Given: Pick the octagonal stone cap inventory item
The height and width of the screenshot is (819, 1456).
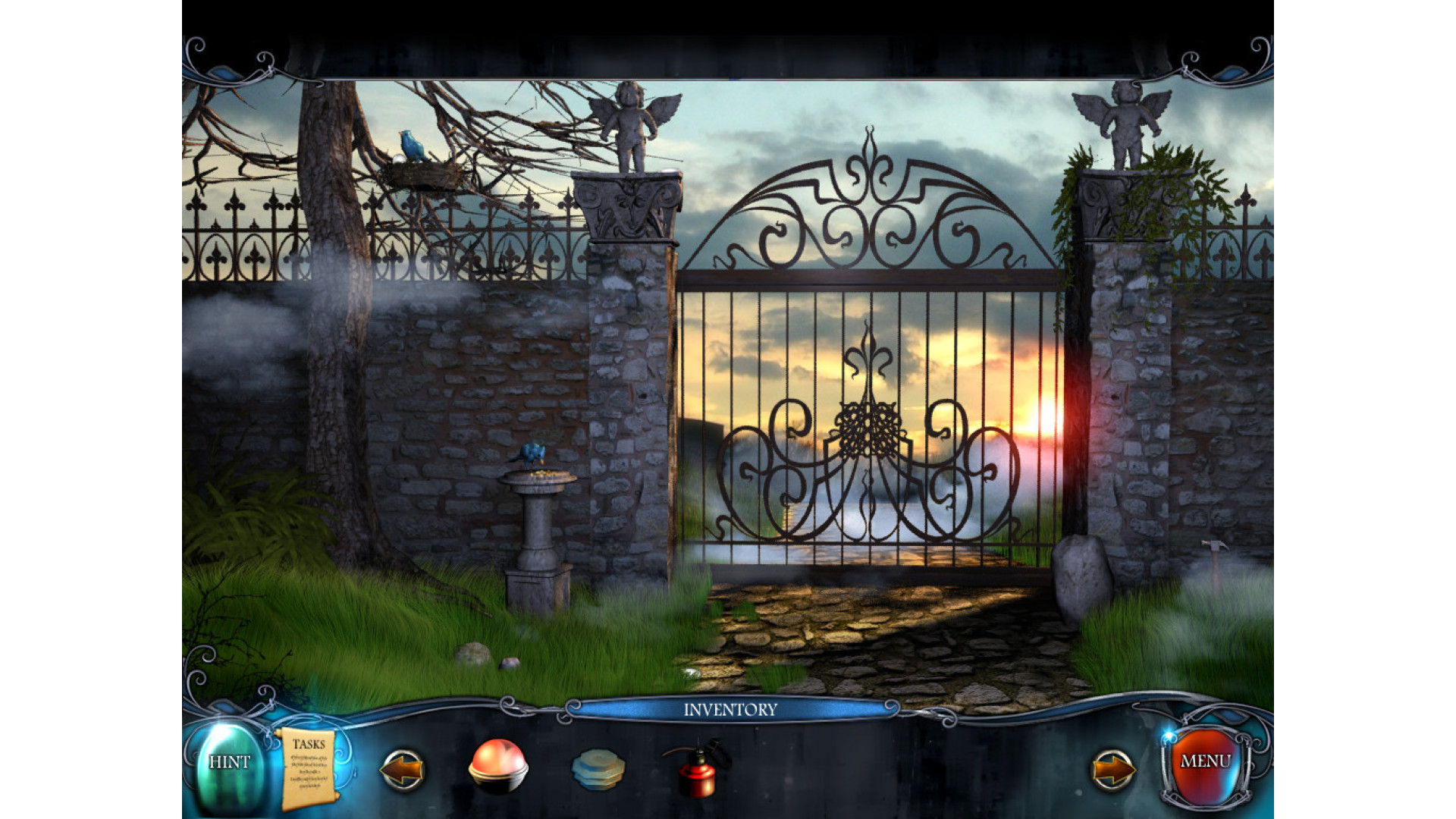Looking at the screenshot, I should click(x=598, y=769).
